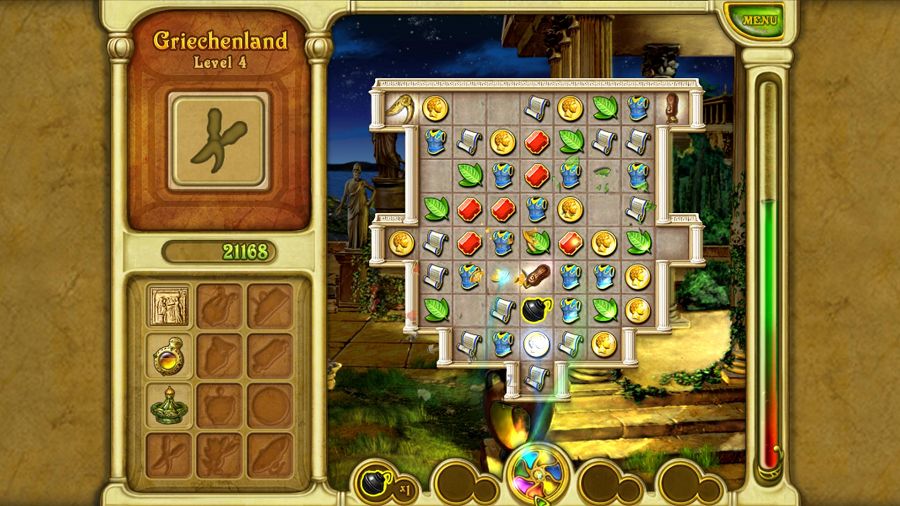
Task: Click the large artifact piece preview under Level 4
Action: point(218,141)
